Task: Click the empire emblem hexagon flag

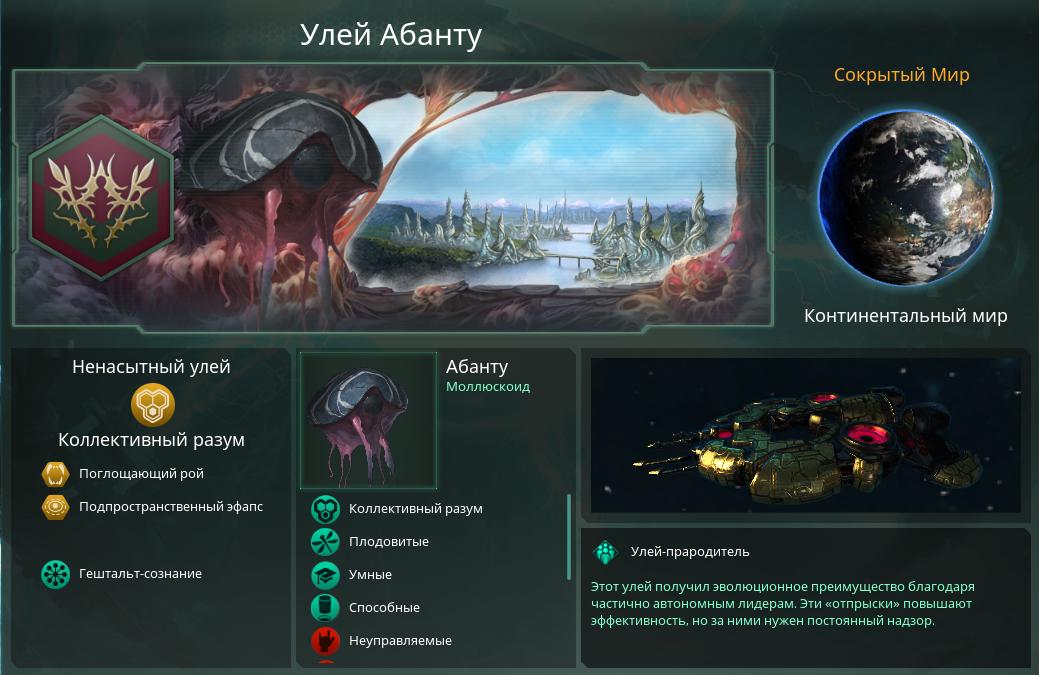Action: point(101,197)
